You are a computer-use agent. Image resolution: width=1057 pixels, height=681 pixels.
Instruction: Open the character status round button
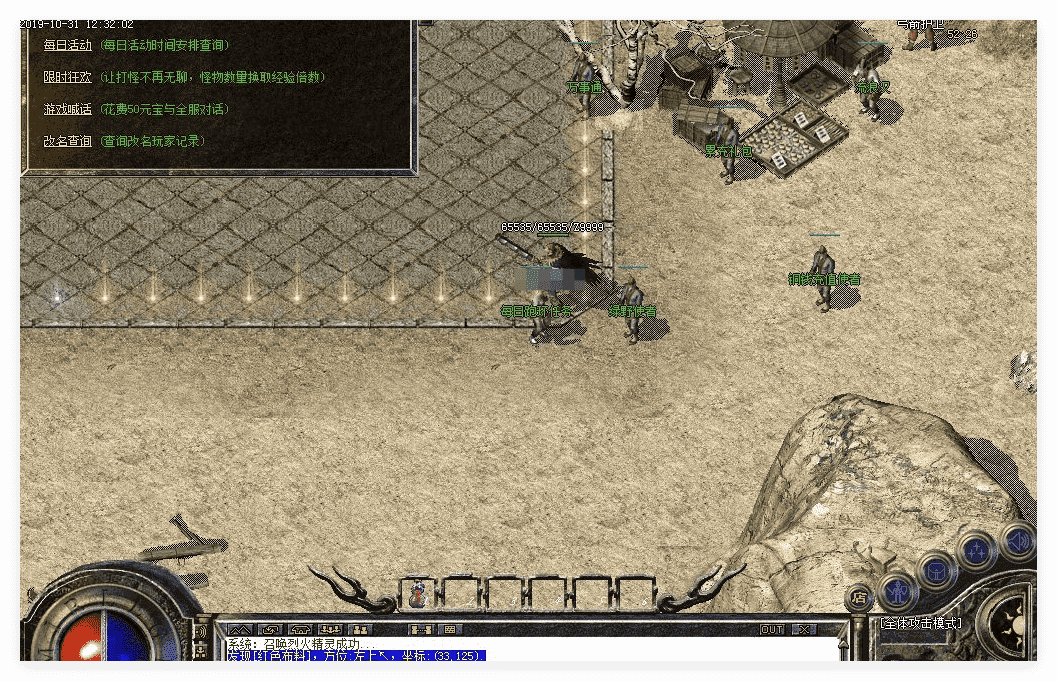pyautogui.click(x=897, y=590)
